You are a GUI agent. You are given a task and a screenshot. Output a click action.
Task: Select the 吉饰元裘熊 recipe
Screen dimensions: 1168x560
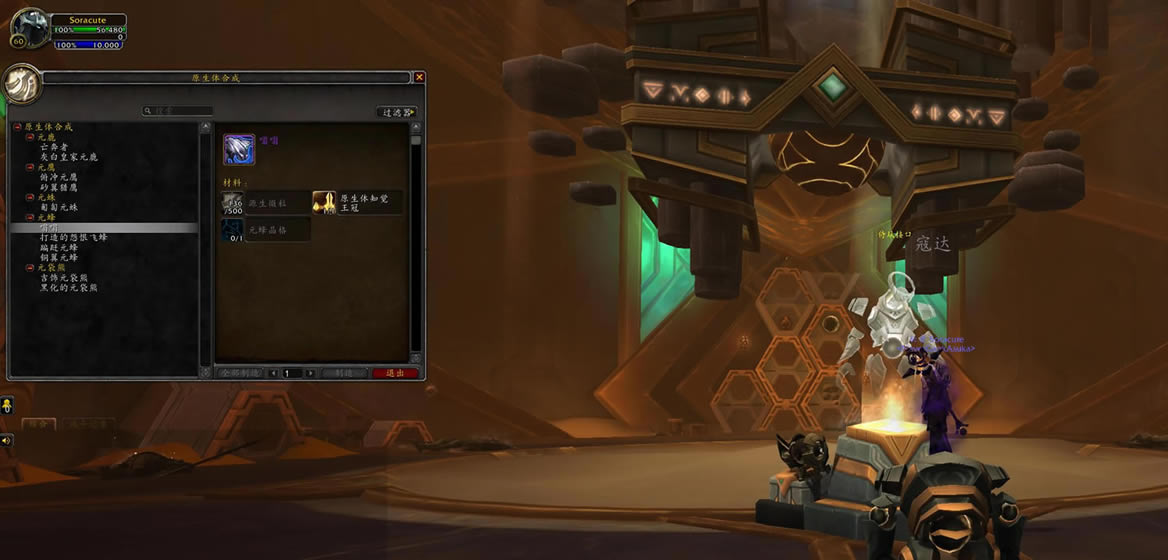click(63, 278)
